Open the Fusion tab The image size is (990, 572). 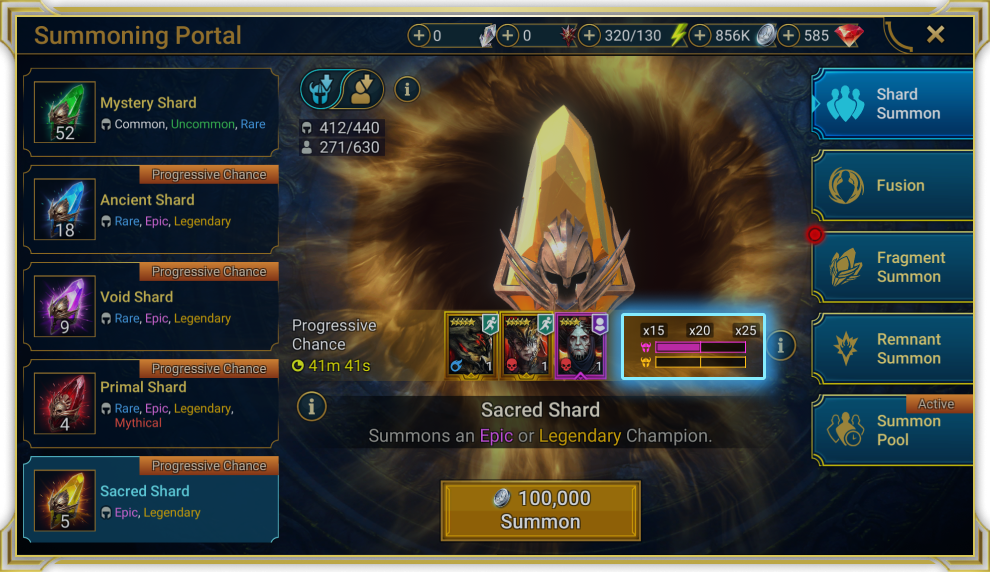[892, 186]
